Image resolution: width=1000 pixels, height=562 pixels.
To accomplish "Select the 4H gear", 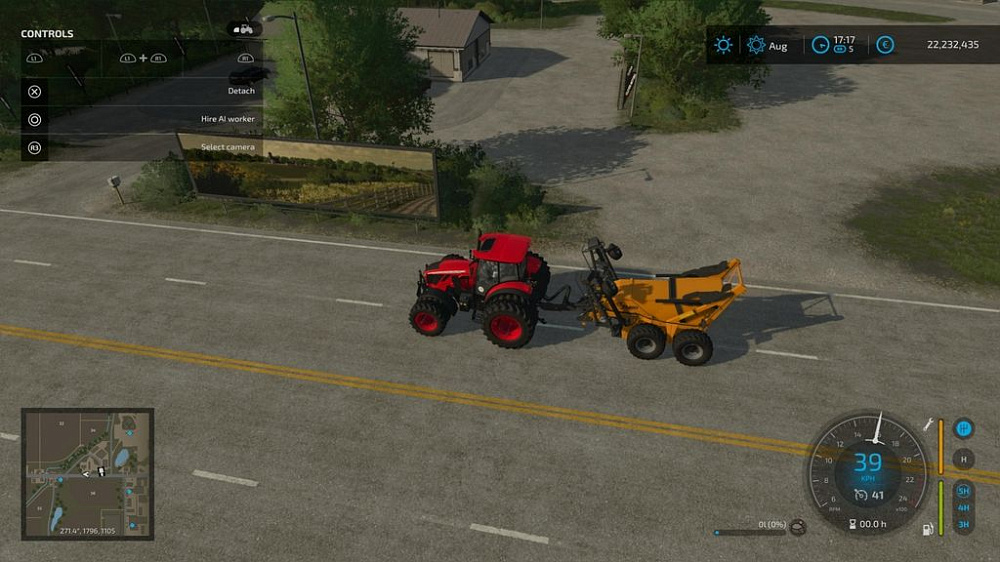I will pyautogui.click(x=964, y=508).
